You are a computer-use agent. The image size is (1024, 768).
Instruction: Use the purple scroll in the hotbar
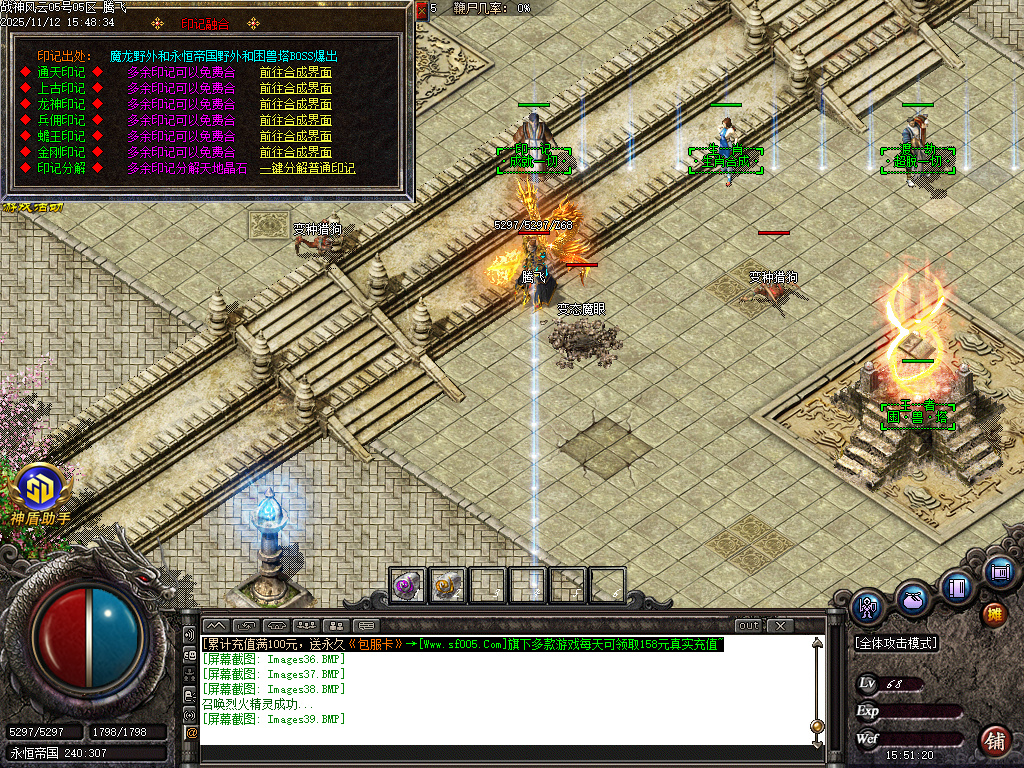tap(406, 585)
